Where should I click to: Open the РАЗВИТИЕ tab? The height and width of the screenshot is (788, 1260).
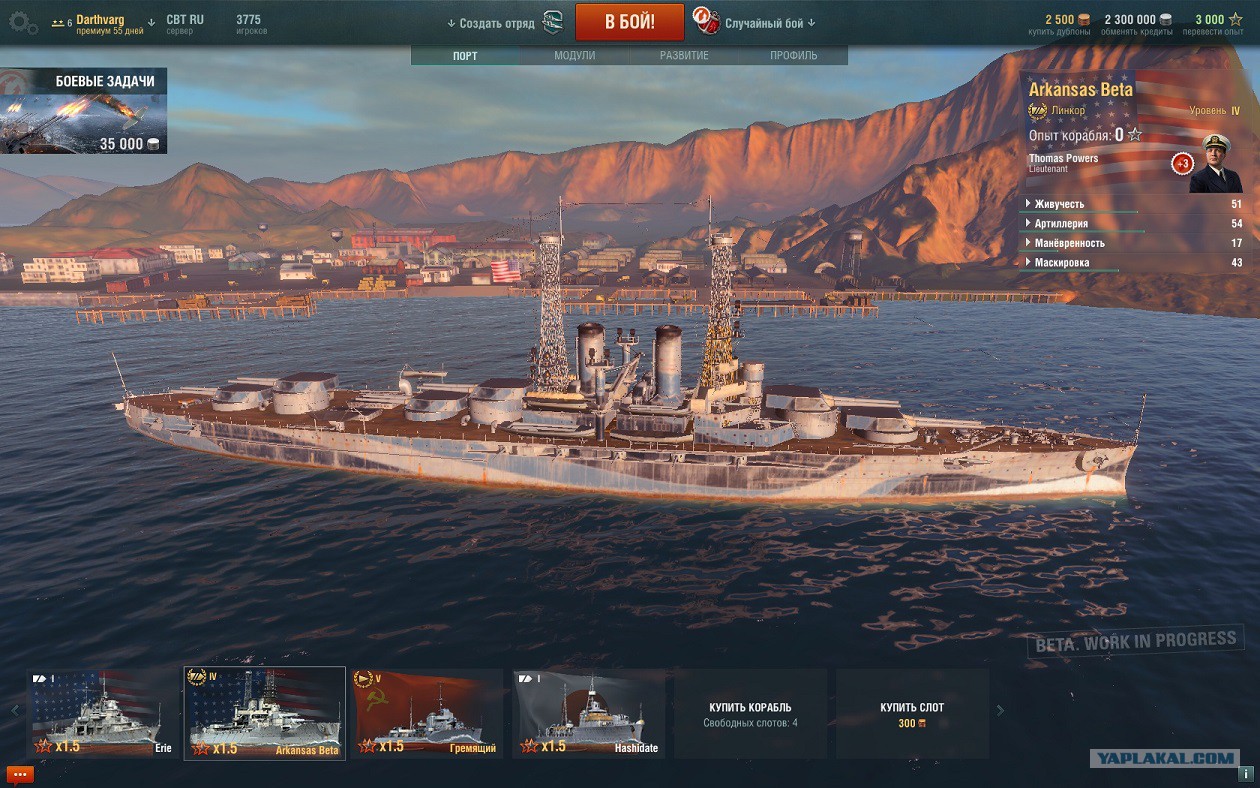[684, 56]
